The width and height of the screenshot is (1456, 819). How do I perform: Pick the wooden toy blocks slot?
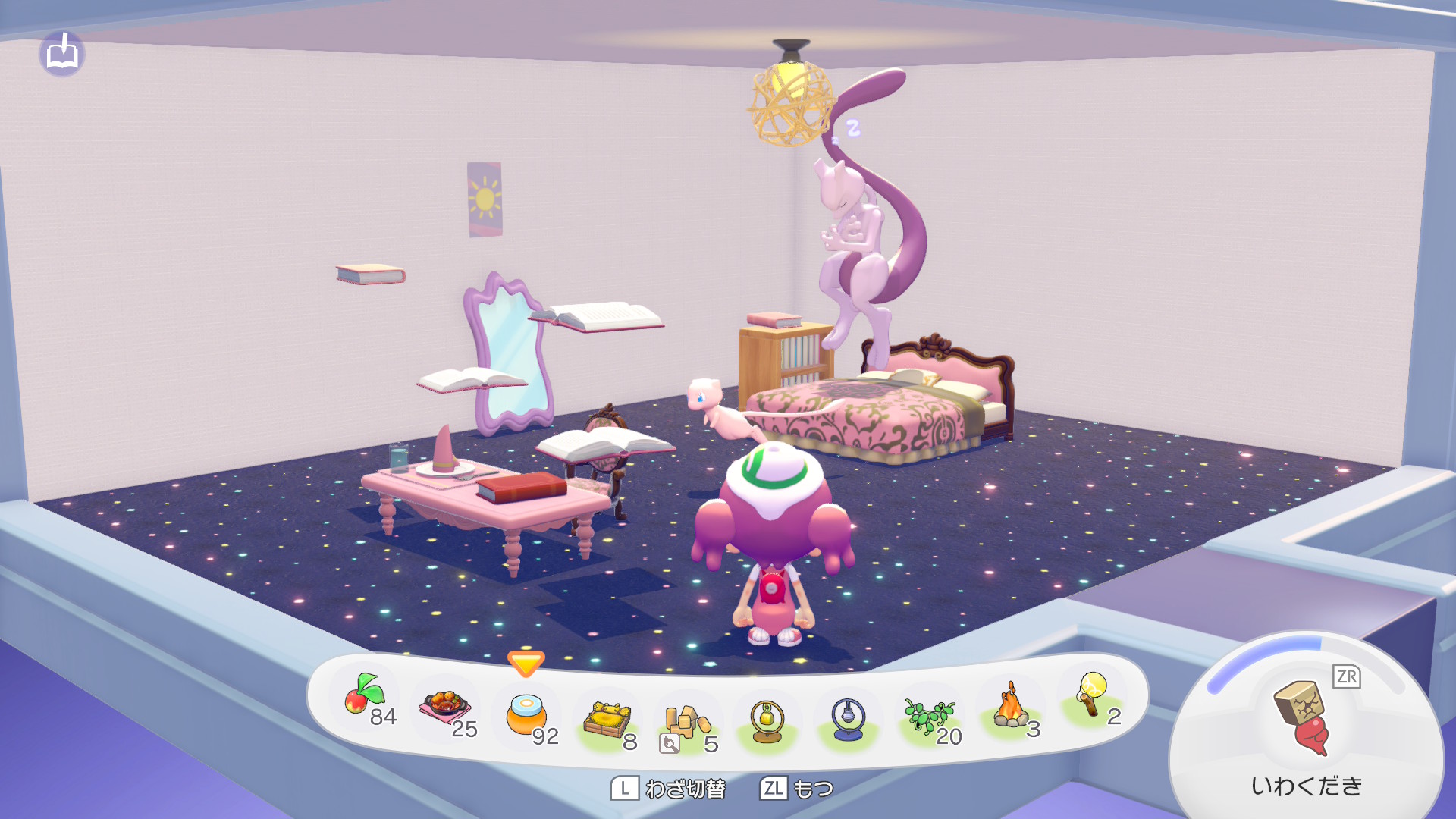click(686, 723)
